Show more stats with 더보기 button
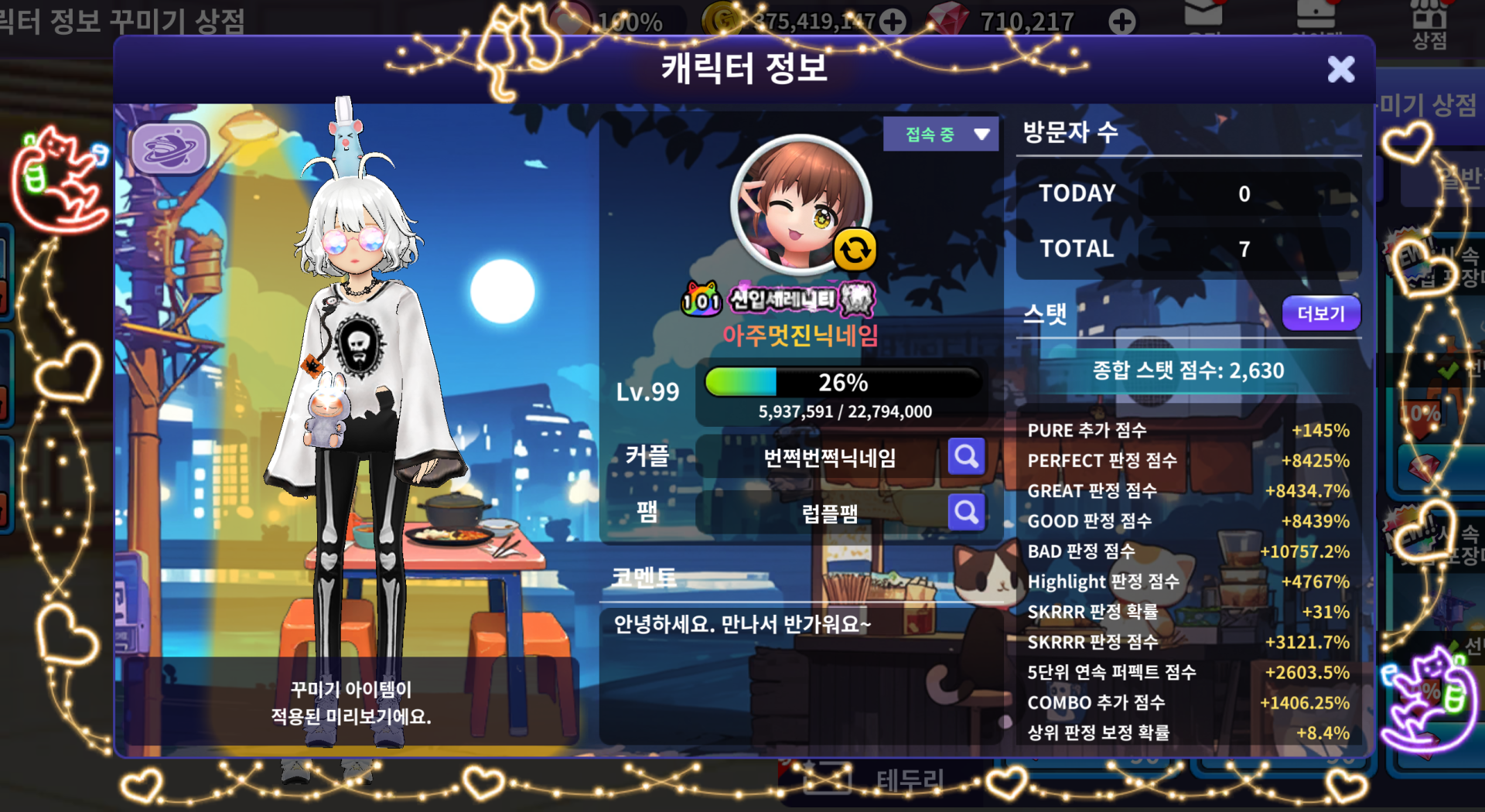The image size is (1485, 812). [1320, 313]
